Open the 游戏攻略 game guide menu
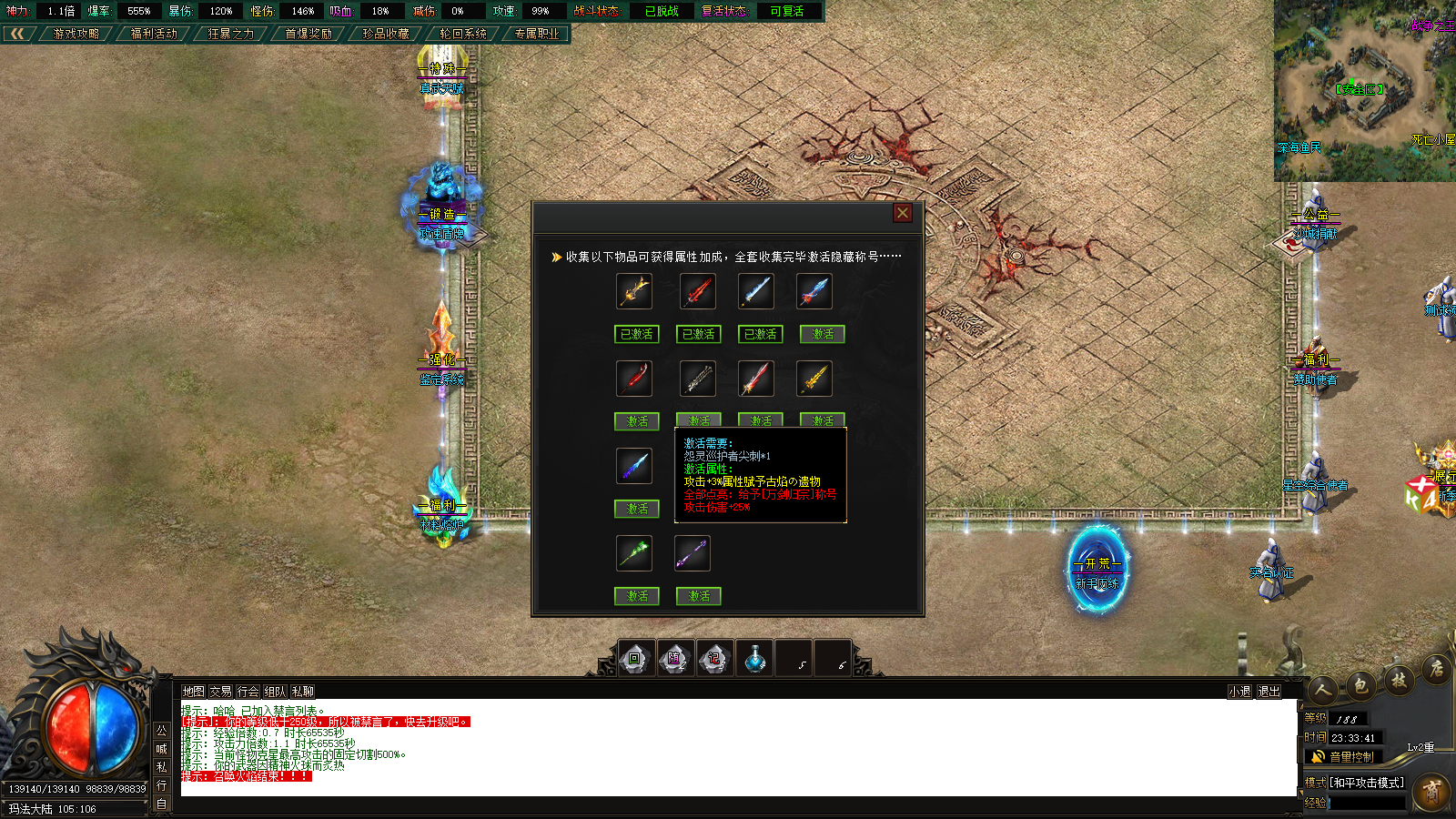Screen dimensions: 1456x819 (76, 34)
